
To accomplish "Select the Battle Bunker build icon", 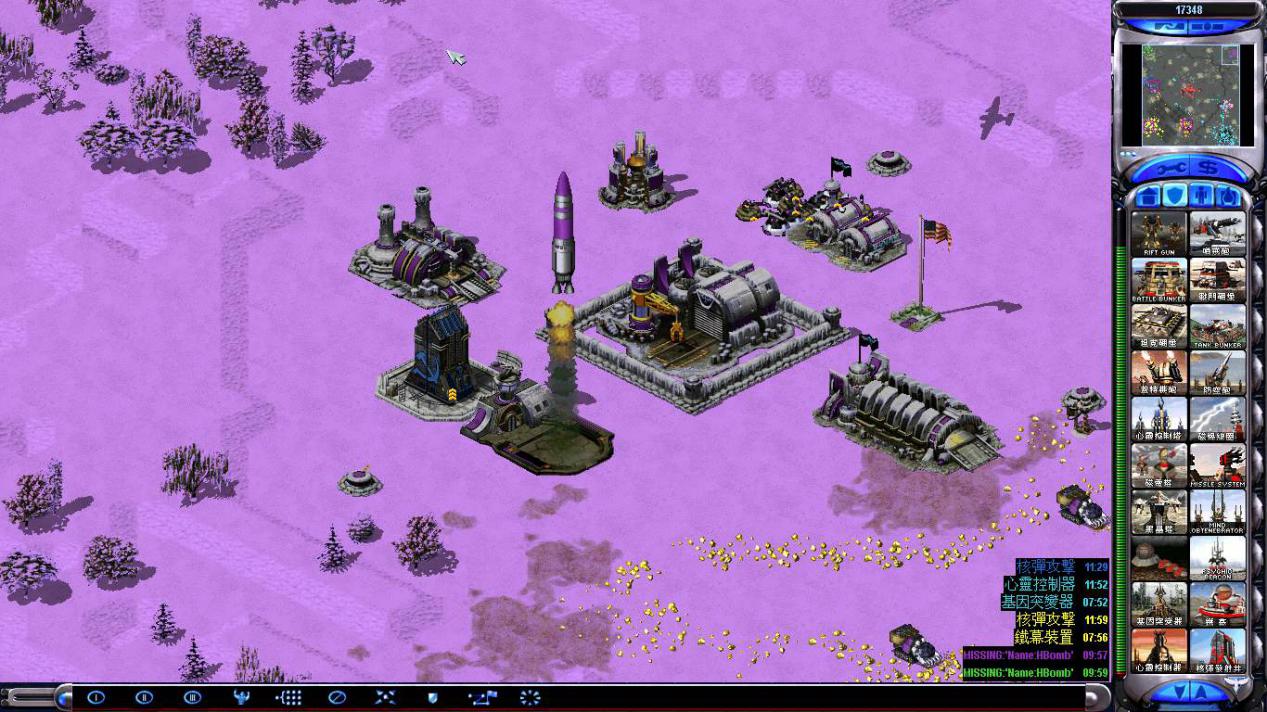I will click(x=1159, y=280).
